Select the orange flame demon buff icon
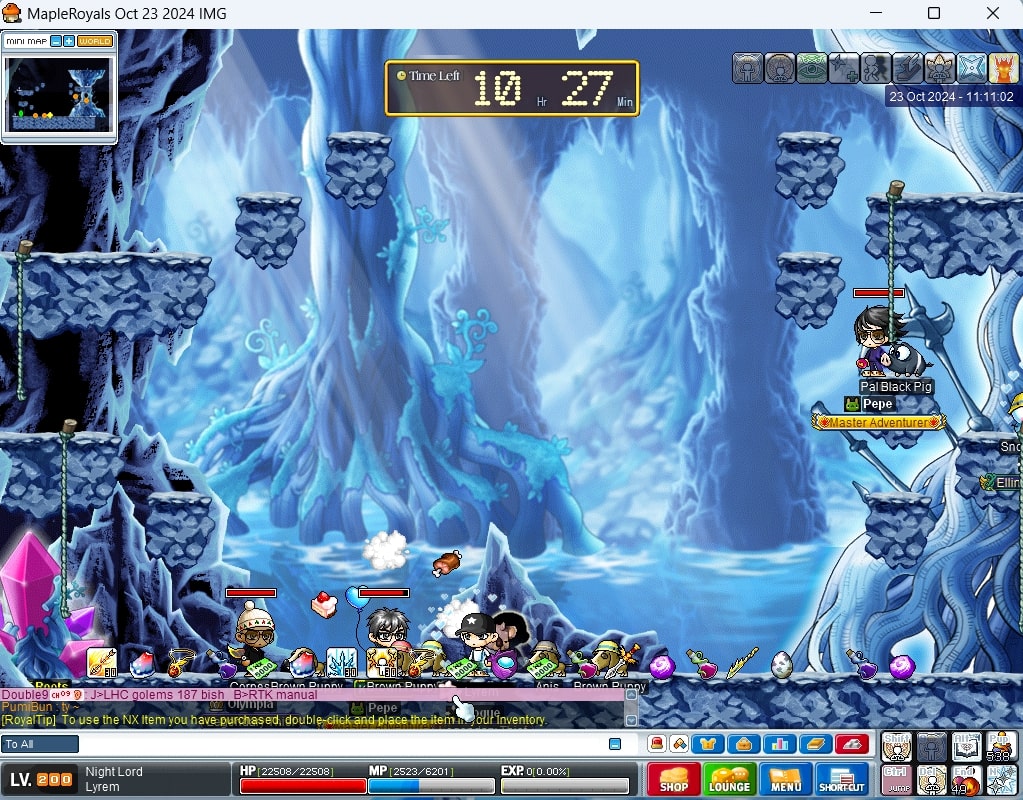 1003,68
